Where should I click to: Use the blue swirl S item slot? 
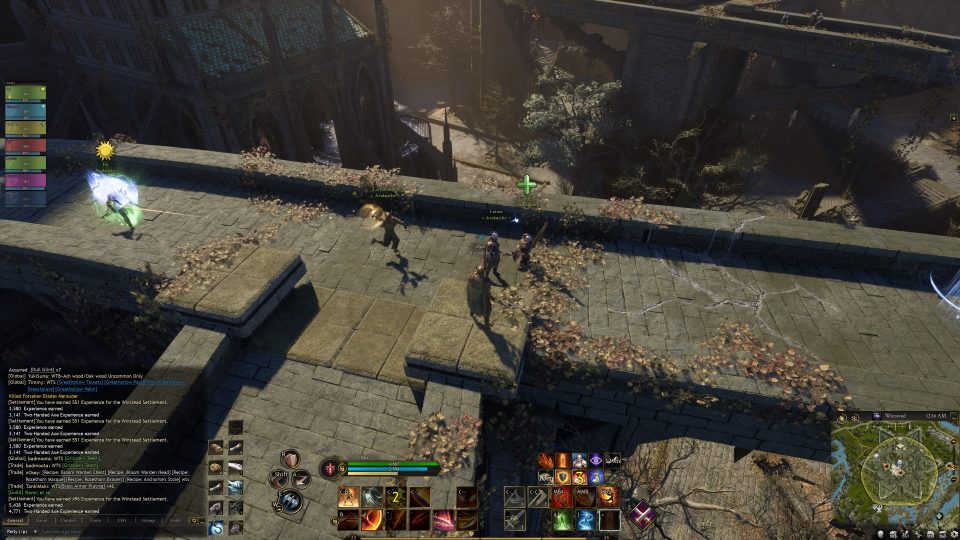(216, 527)
